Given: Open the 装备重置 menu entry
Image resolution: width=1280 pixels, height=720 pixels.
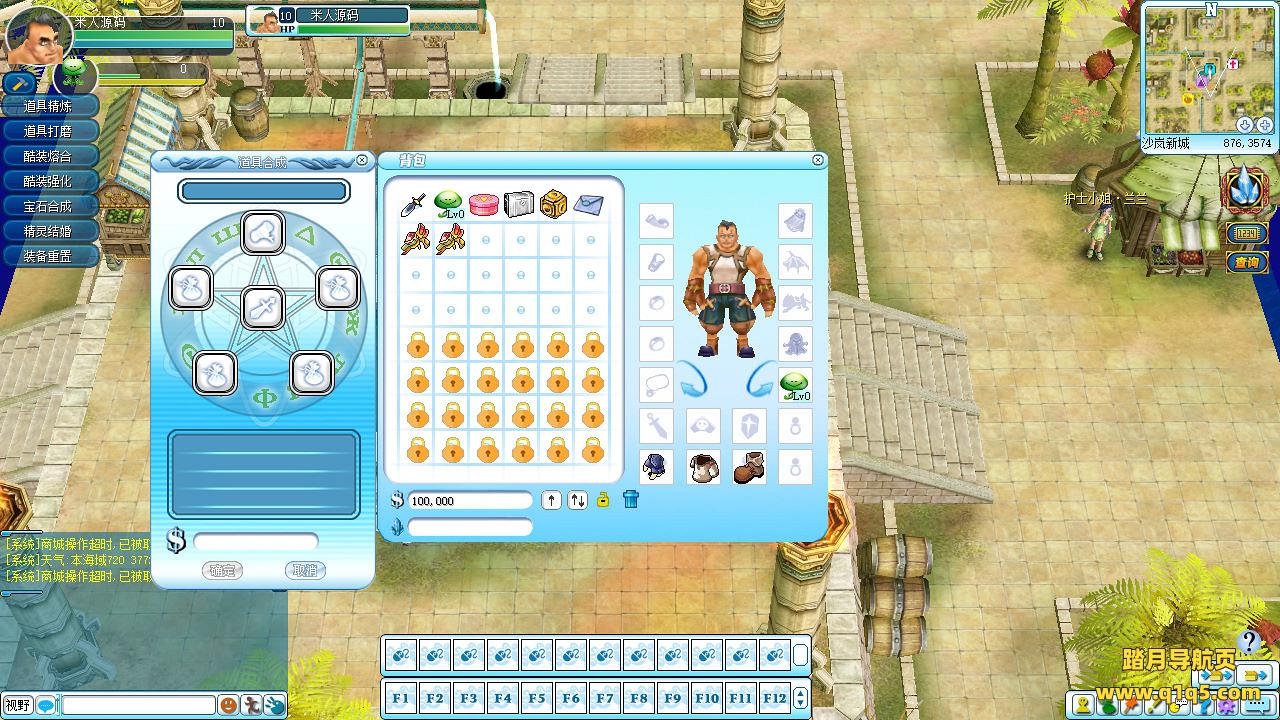Looking at the screenshot, I should click(x=48, y=256).
